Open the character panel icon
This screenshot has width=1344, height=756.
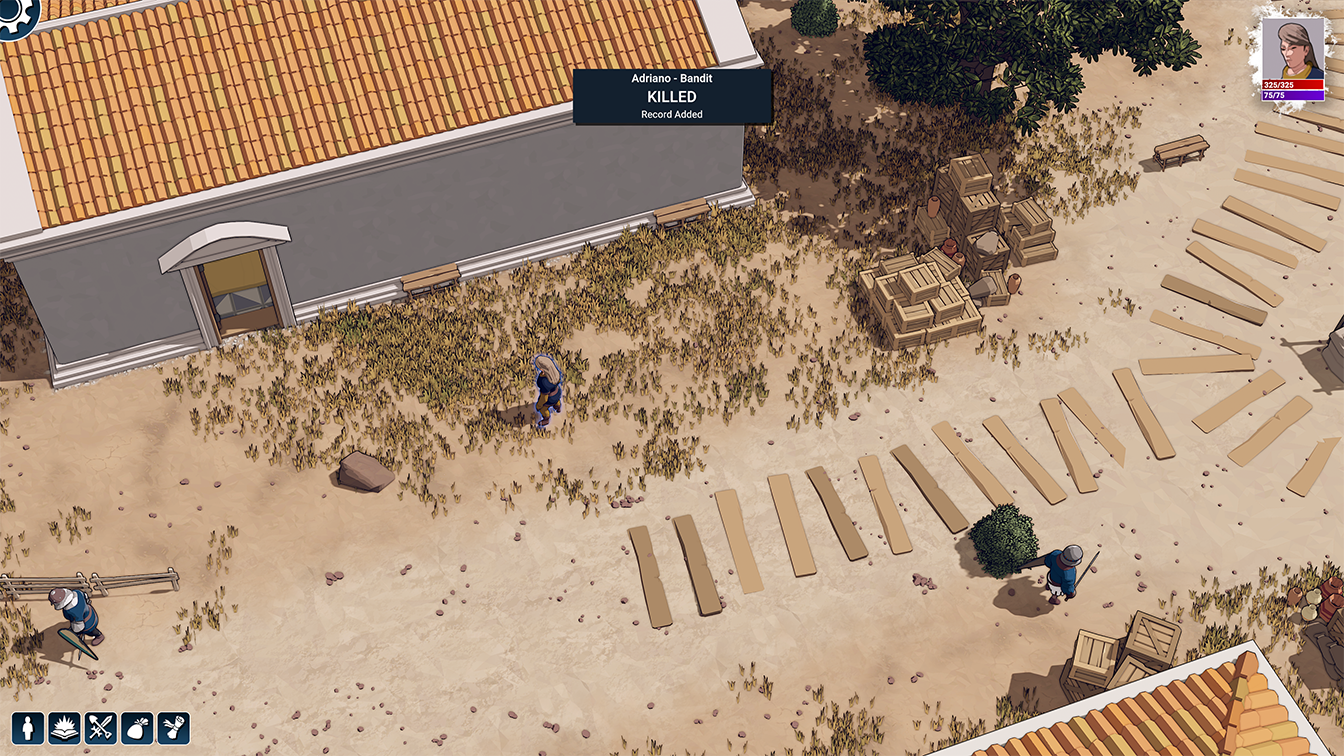pyautogui.click(x=27, y=727)
